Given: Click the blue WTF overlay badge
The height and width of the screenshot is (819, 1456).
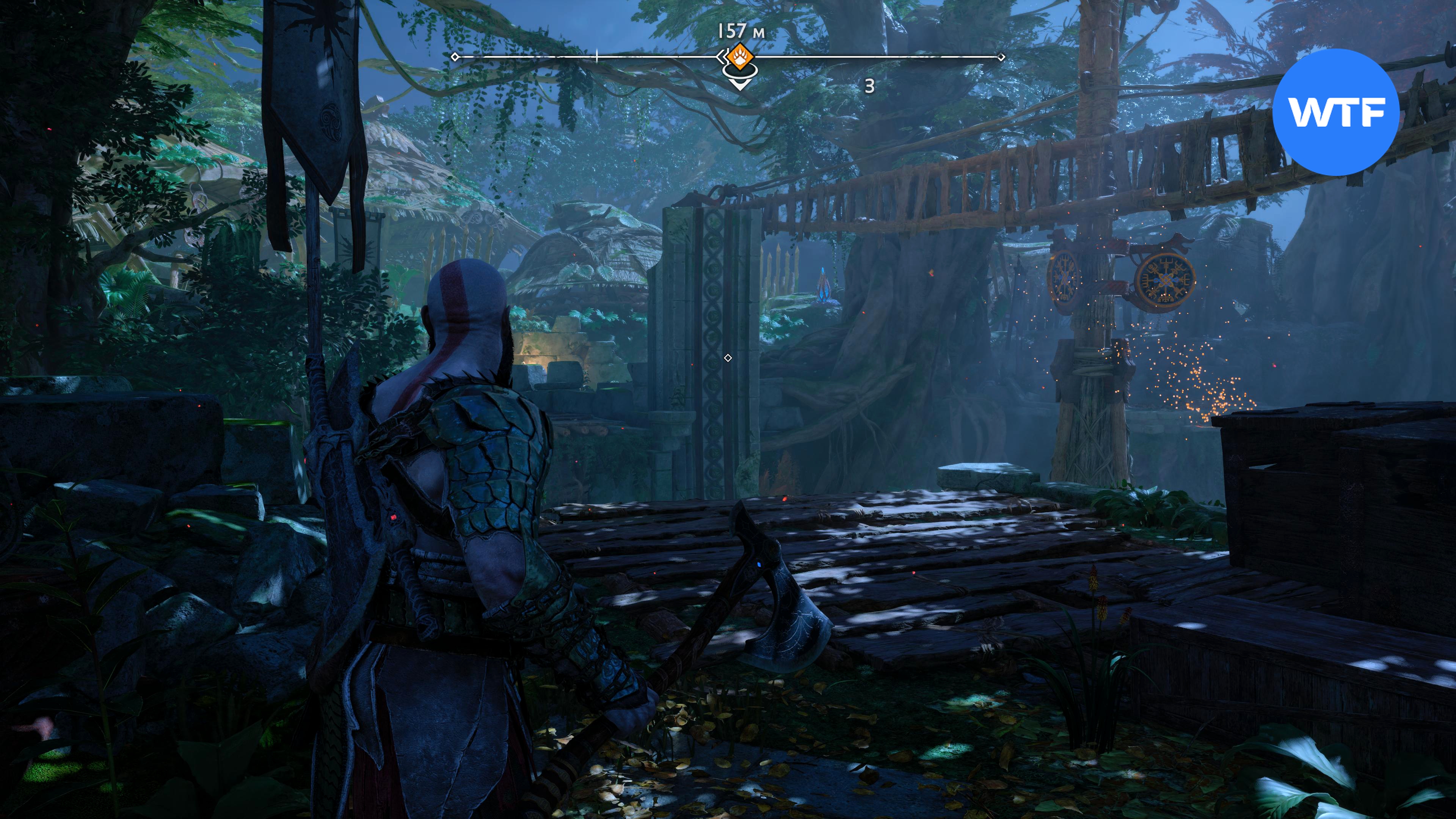Looking at the screenshot, I should (1335, 112).
